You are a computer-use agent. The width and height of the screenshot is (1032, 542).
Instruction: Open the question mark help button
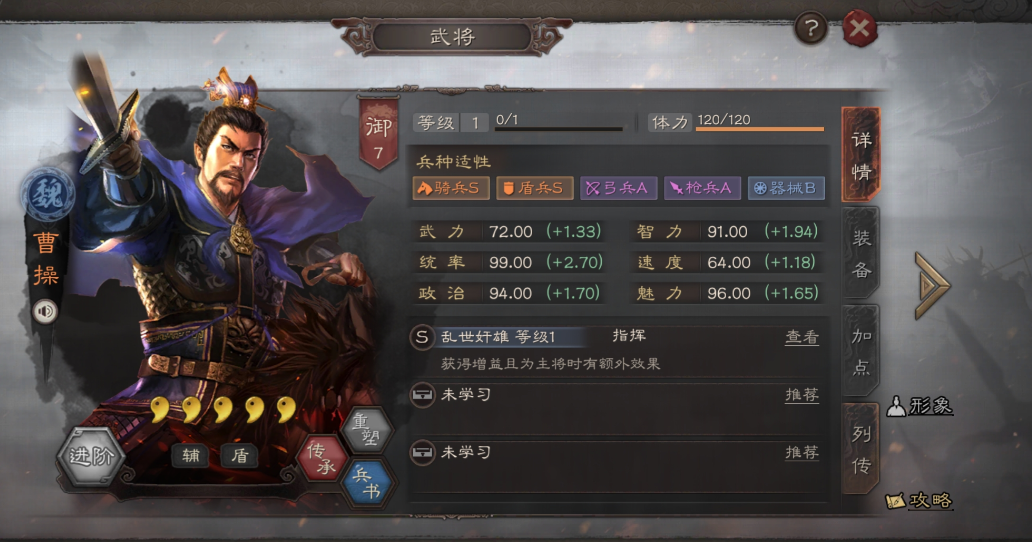[811, 29]
